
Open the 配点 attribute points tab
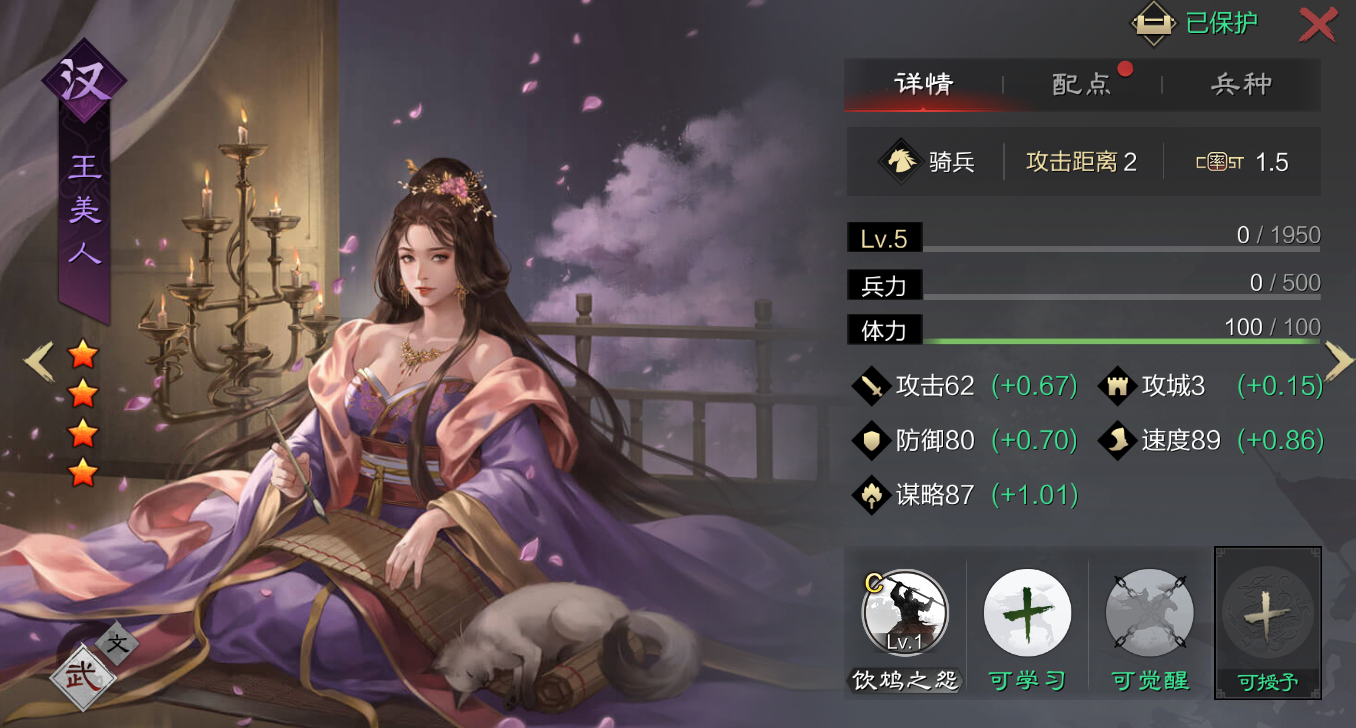(1082, 84)
